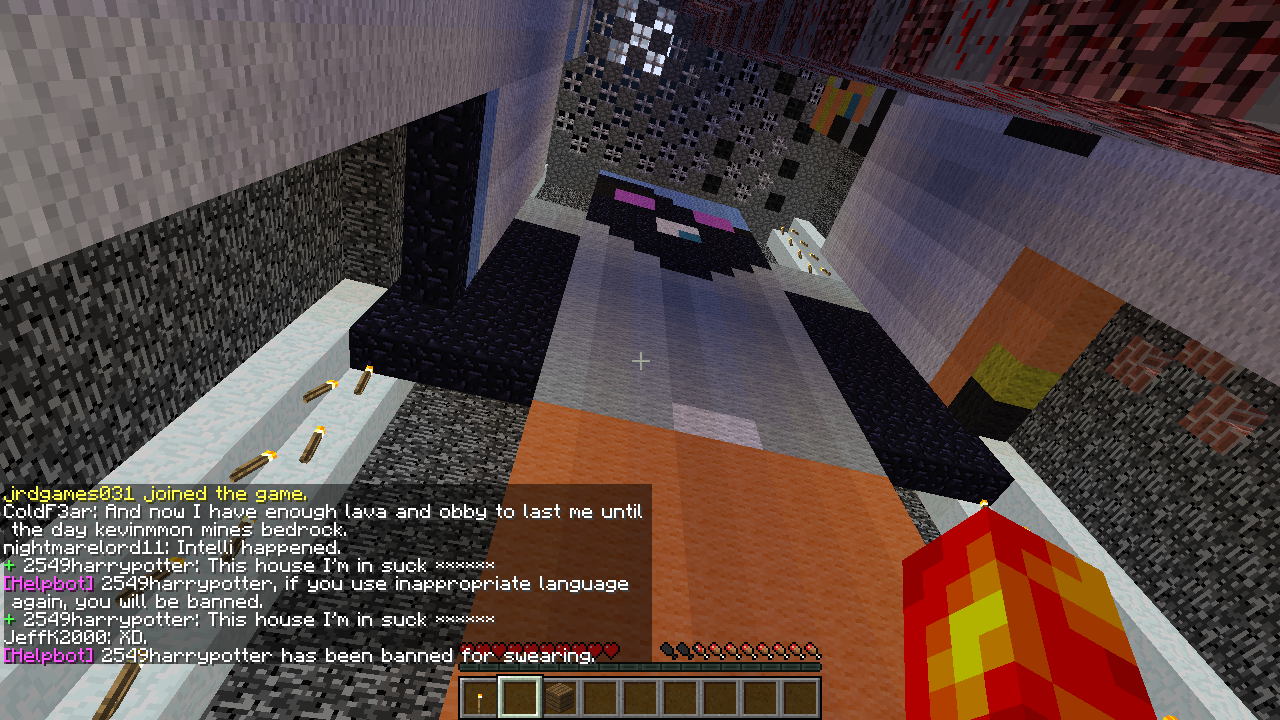Click the currently selected empty hotbar slot
The image size is (1280, 720).
click(518, 695)
